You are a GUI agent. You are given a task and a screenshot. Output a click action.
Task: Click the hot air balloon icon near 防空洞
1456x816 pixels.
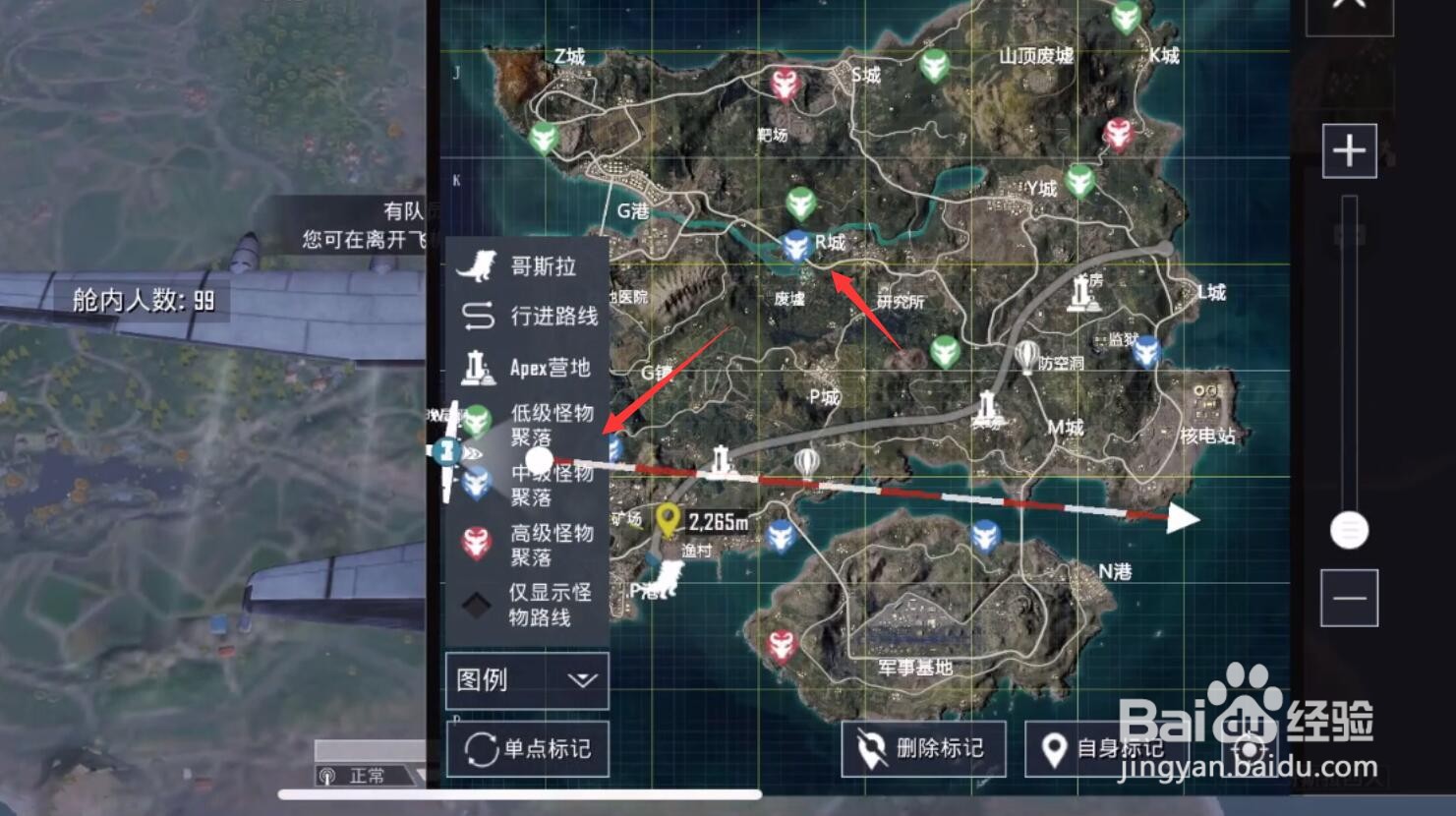(1025, 353)
